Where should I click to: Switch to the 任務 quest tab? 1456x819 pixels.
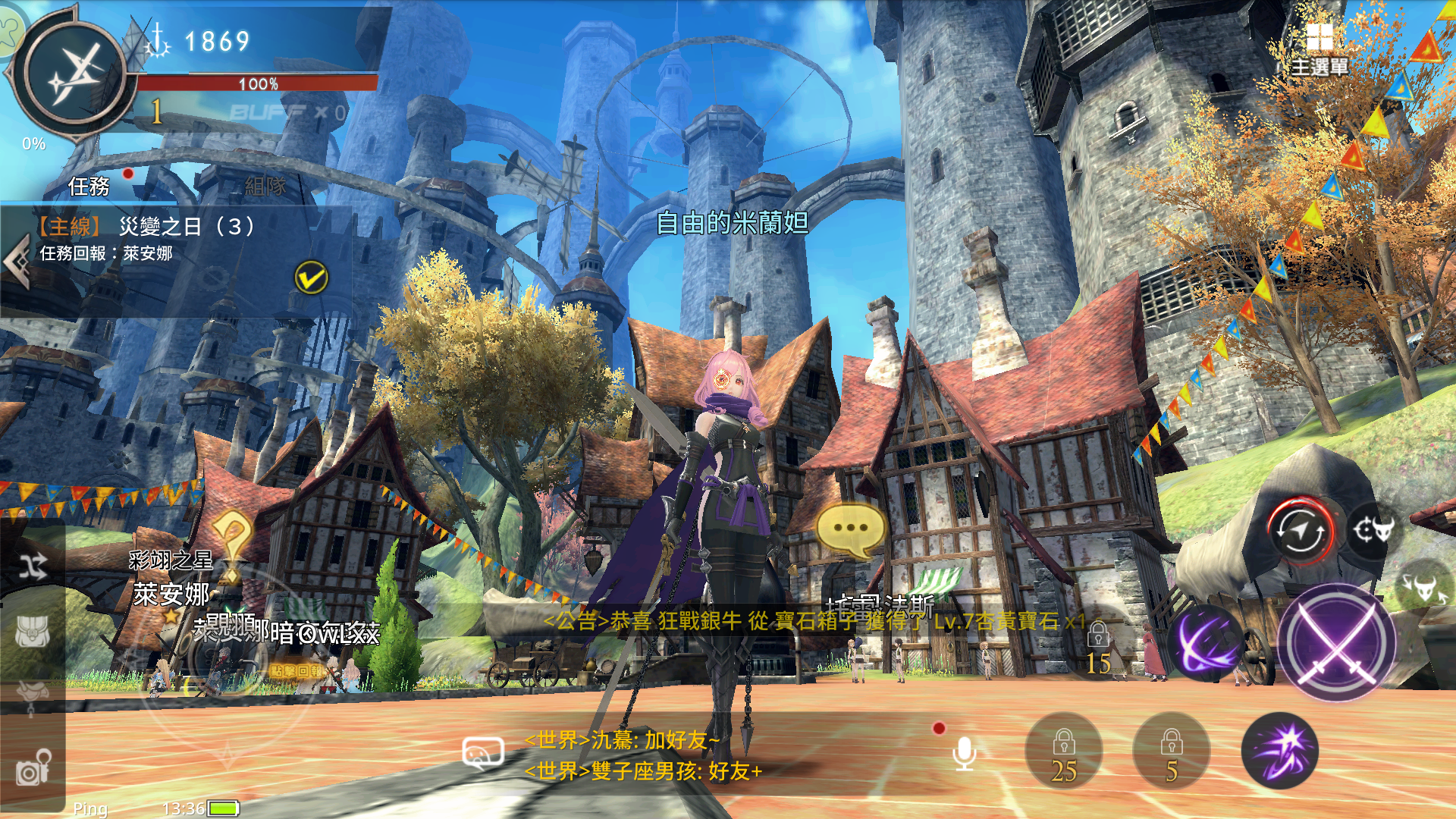(x=89, y=186)
